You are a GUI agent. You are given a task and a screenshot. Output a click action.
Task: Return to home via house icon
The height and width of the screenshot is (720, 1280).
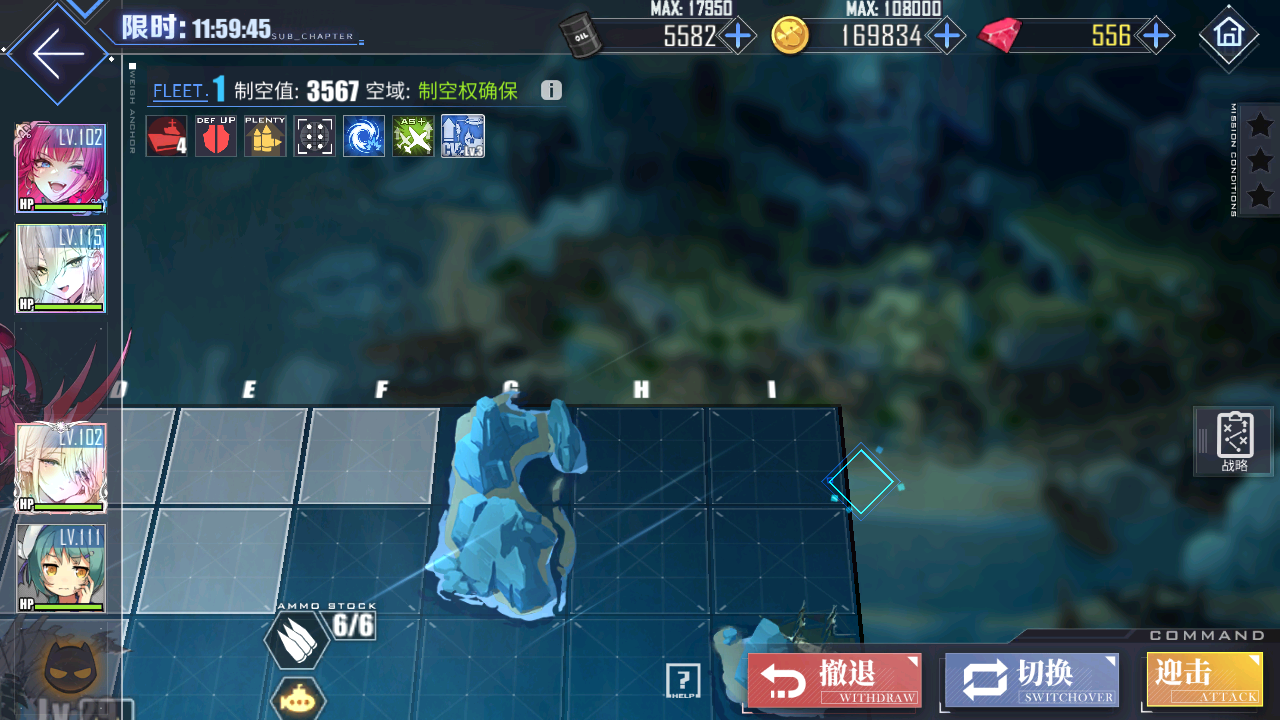click(x=1228, y=35)
